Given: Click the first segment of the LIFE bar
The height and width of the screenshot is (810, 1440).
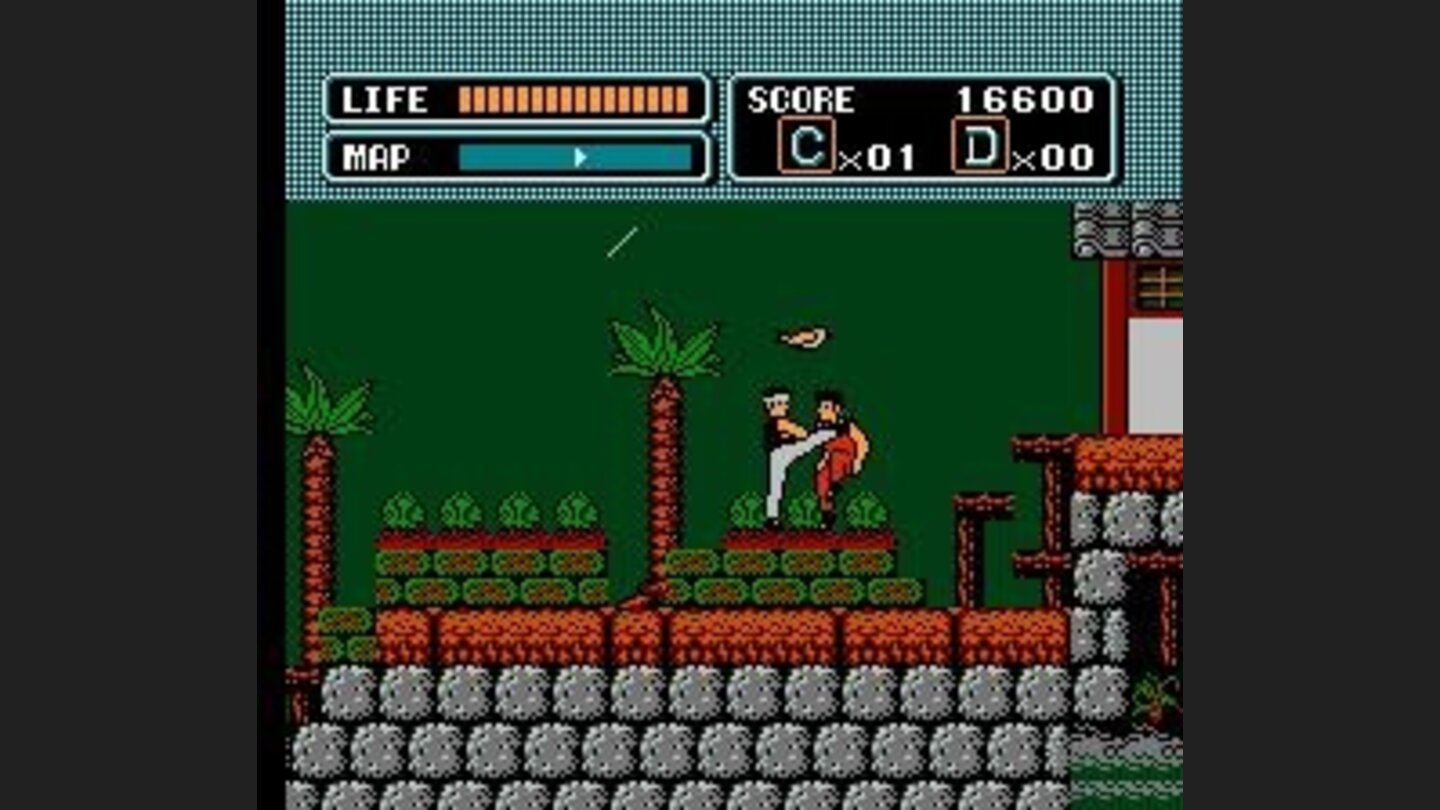Looking at the screenshot, I should point(463,100).
